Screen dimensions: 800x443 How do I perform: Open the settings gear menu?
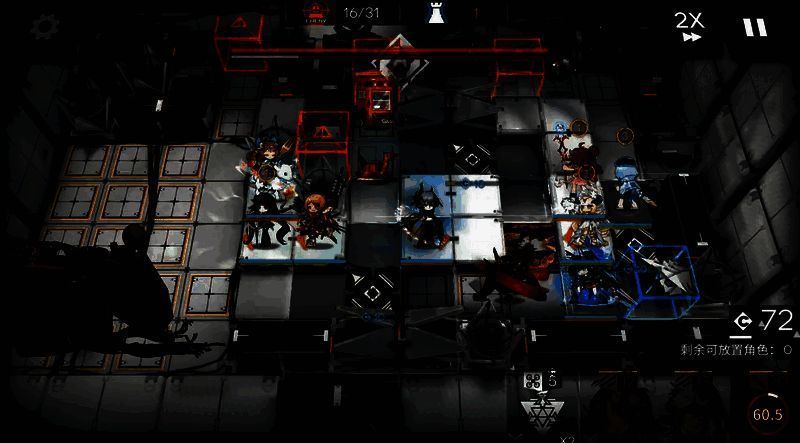pos(43,27)
